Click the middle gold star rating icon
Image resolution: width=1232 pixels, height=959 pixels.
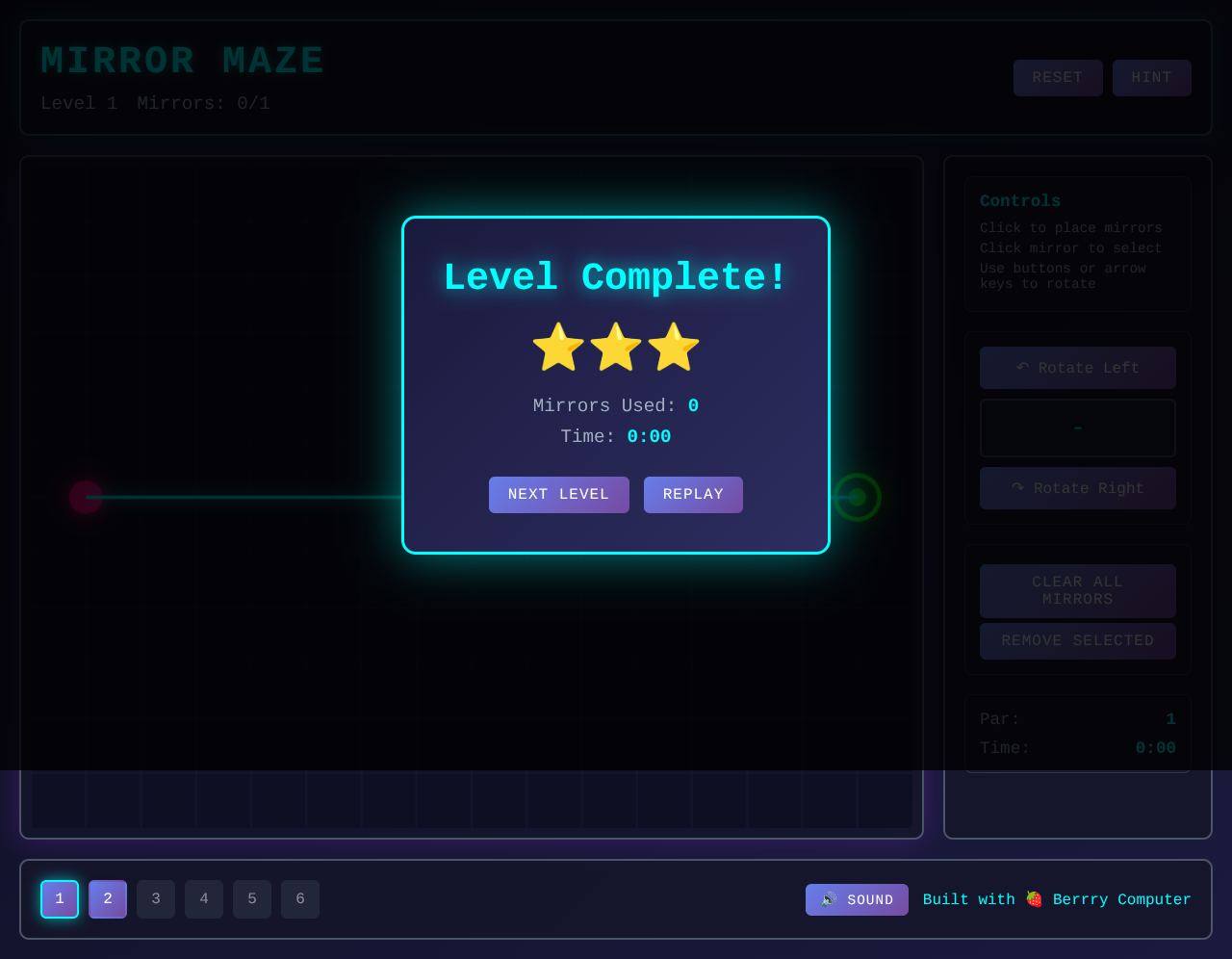tap(615, 347)
